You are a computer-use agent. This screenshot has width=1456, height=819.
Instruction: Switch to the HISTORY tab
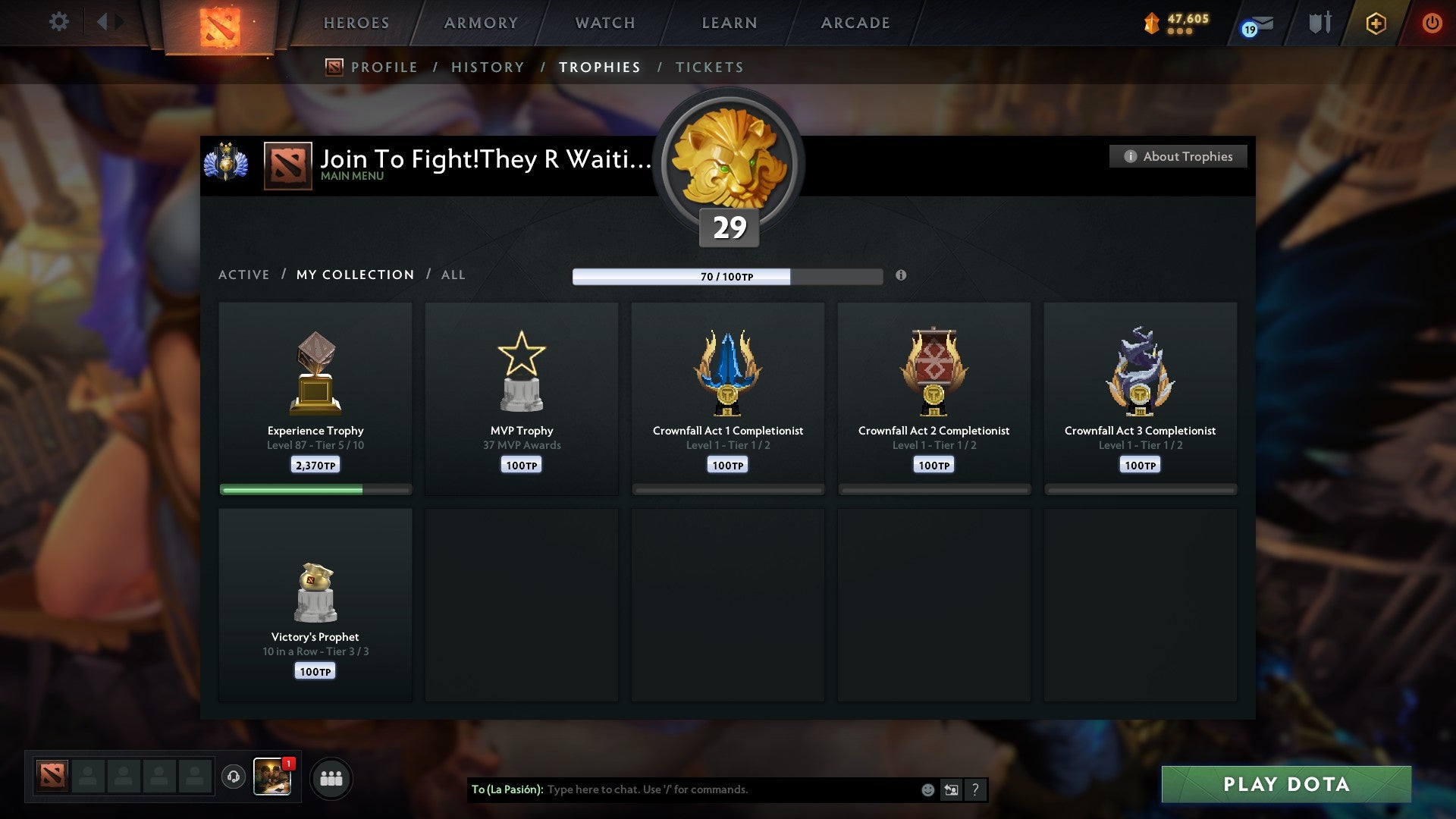[487, 67]
